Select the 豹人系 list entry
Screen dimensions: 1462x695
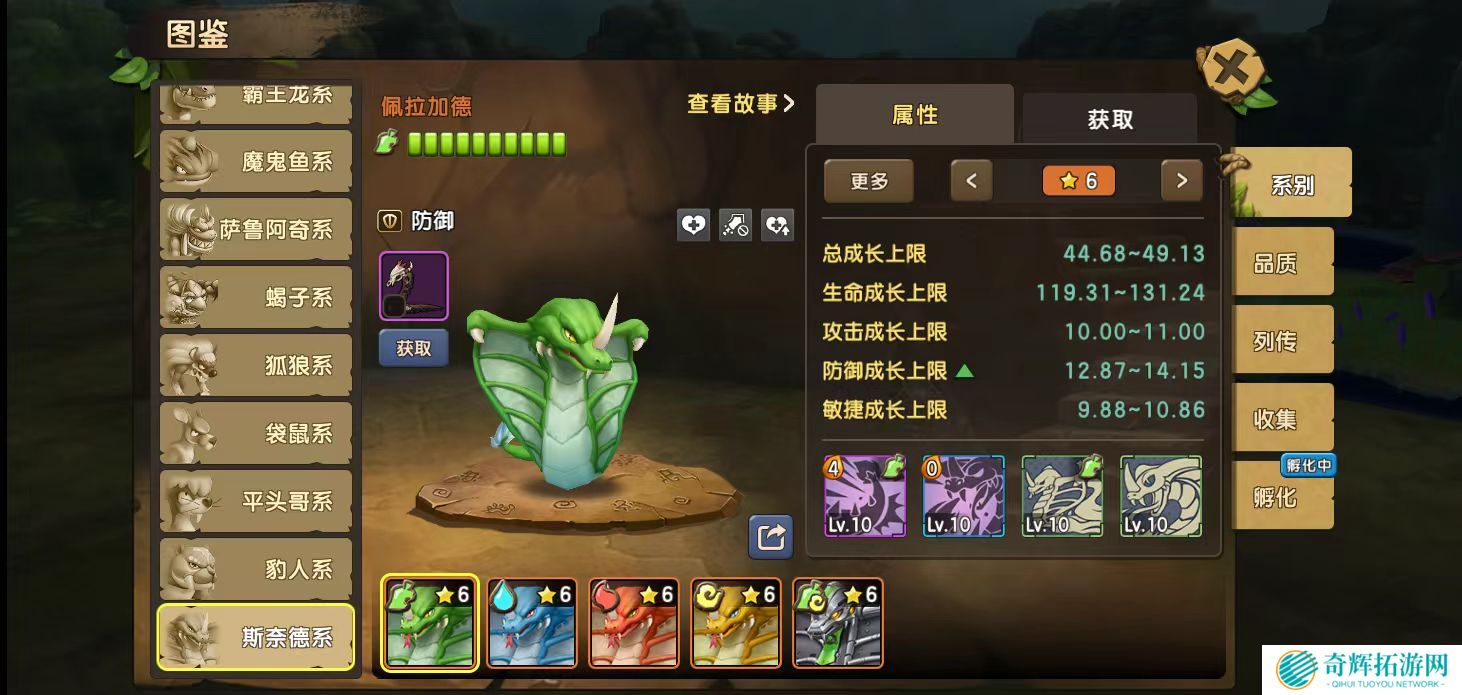(x=256, y=569)
